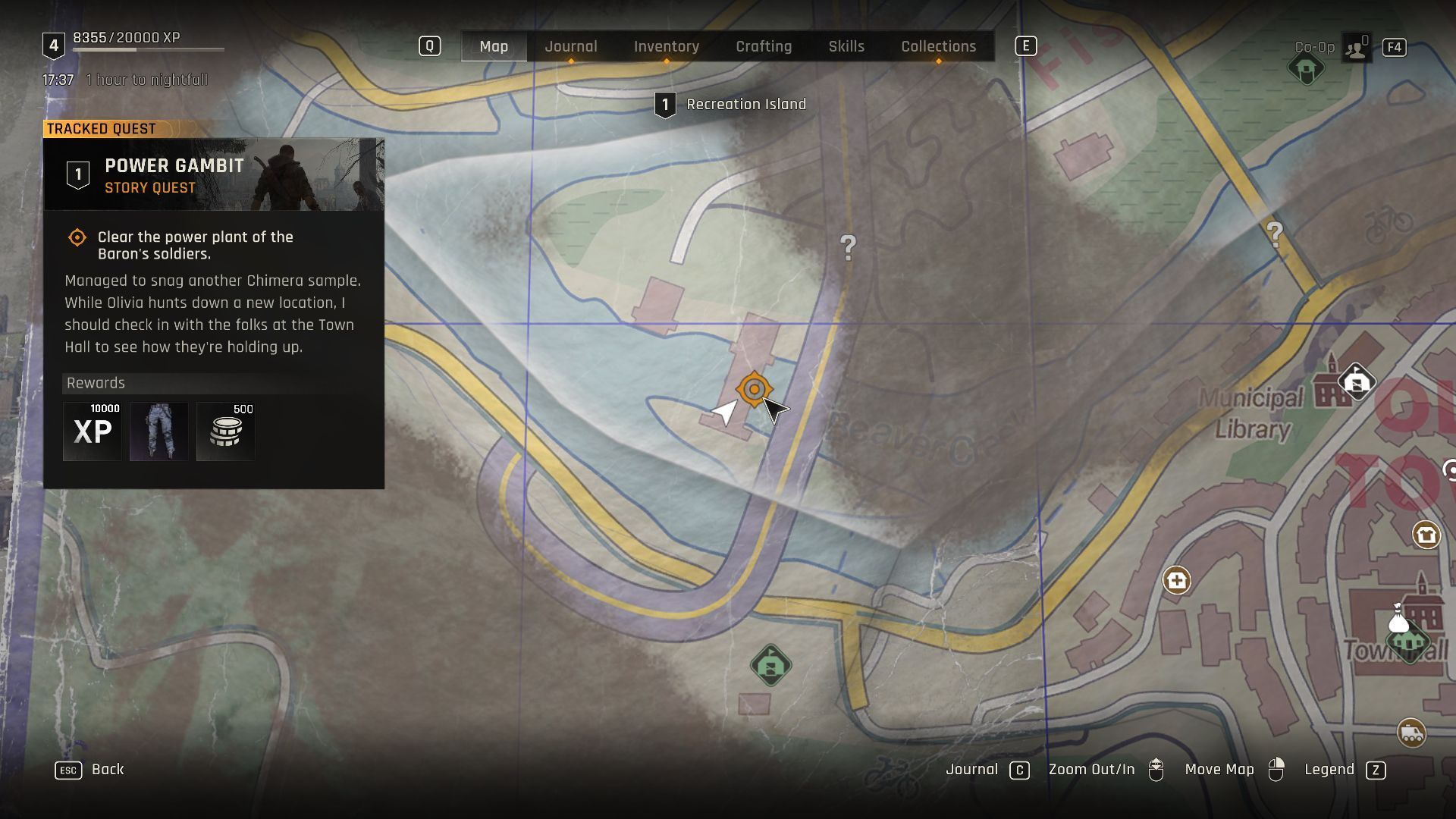The image size is (1456, 819).
Task: Click the medical cross map marker
Action: [1176, 581]
